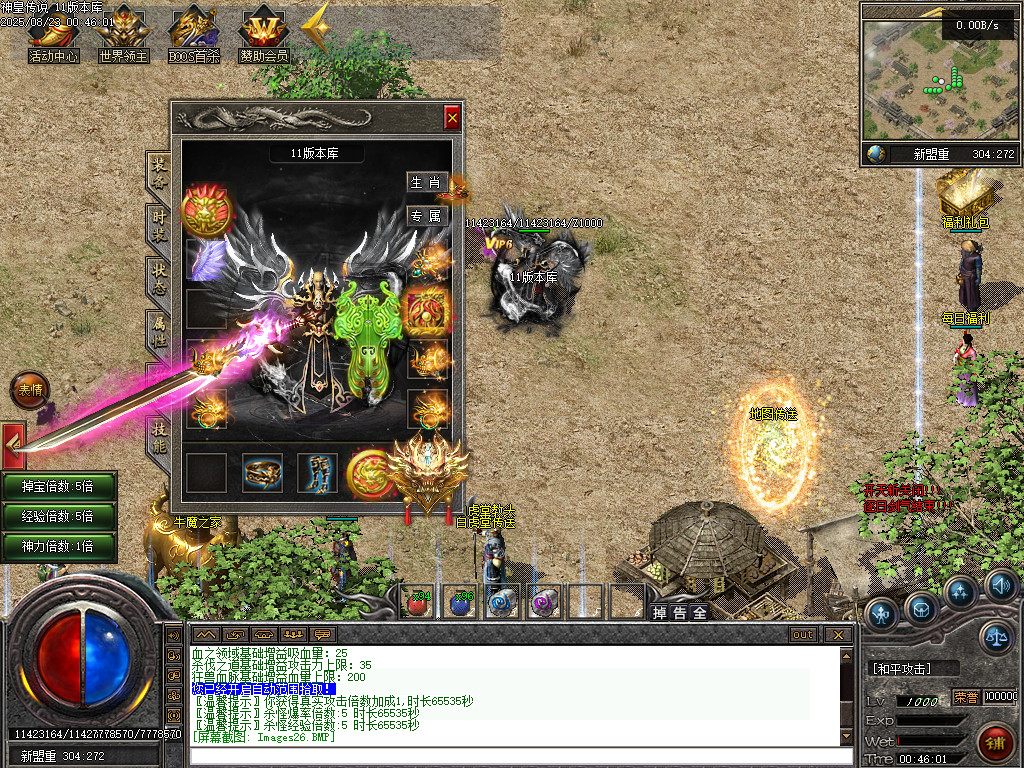Switch to the 属性 attributes tab
The image size is (1024, 768).
click(158, 331)
